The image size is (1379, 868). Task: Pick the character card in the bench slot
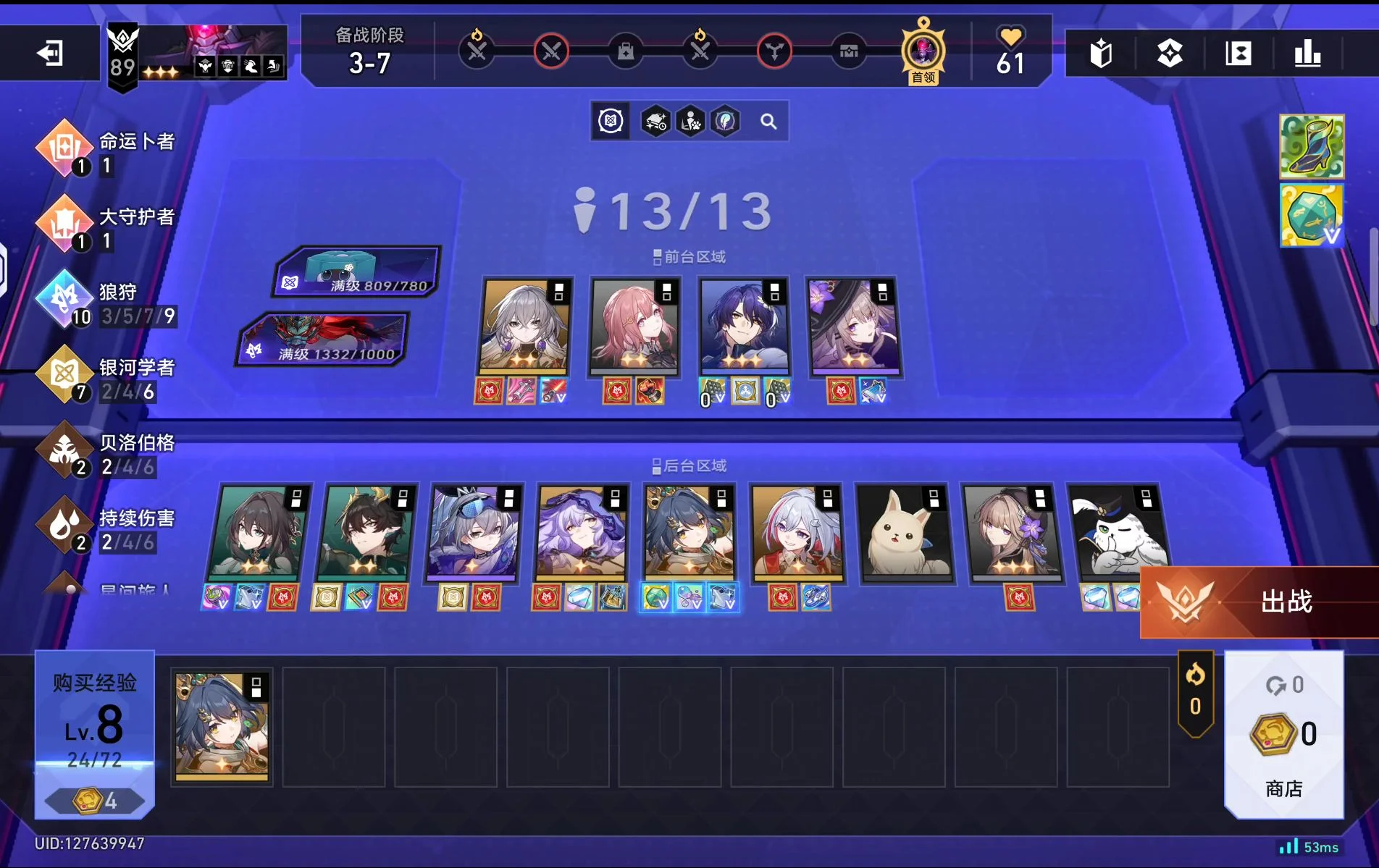222,725
